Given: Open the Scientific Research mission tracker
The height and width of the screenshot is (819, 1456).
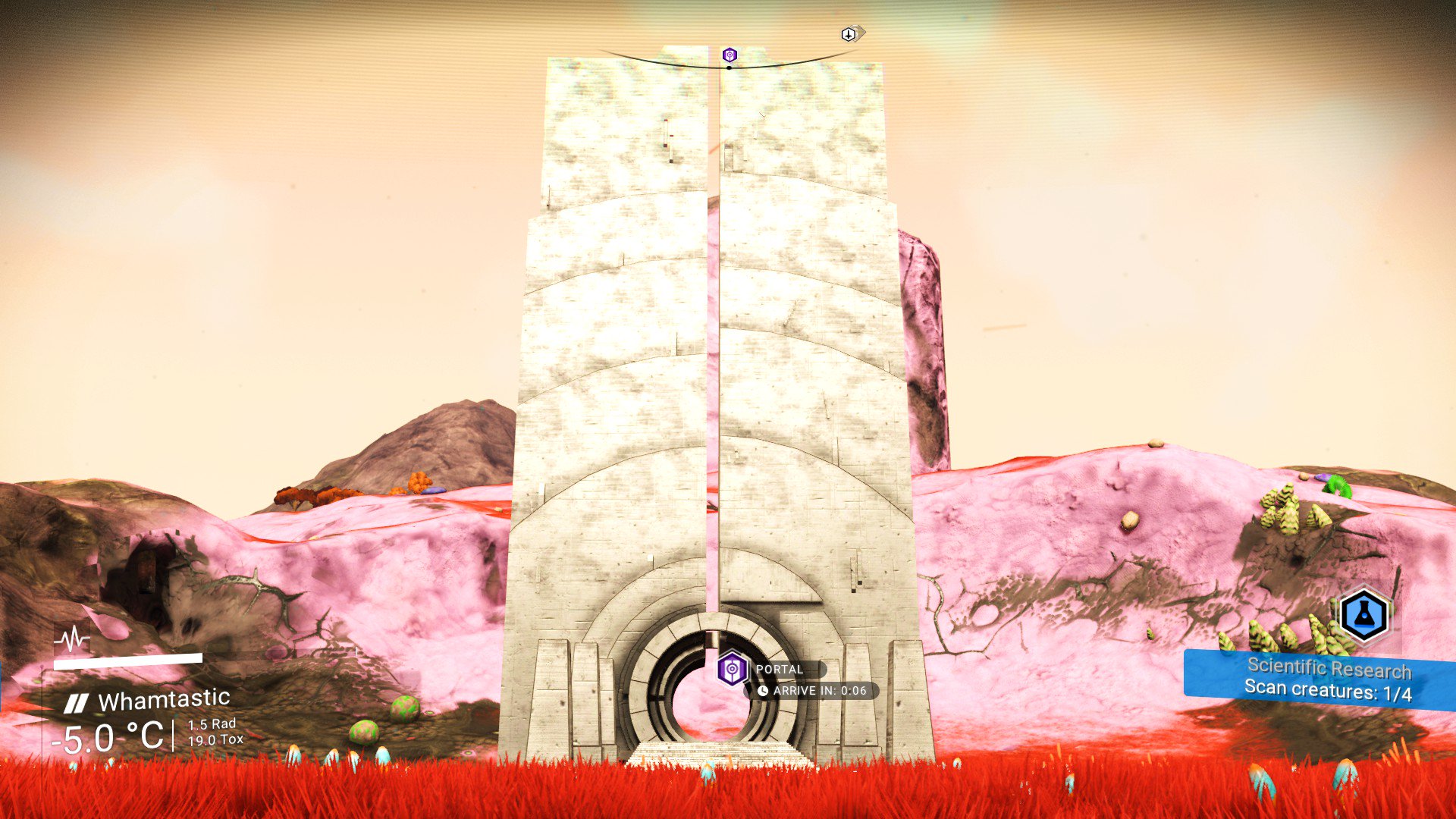Looking at the screenshot, I should pyautogui.click(x=1318, y=679).
